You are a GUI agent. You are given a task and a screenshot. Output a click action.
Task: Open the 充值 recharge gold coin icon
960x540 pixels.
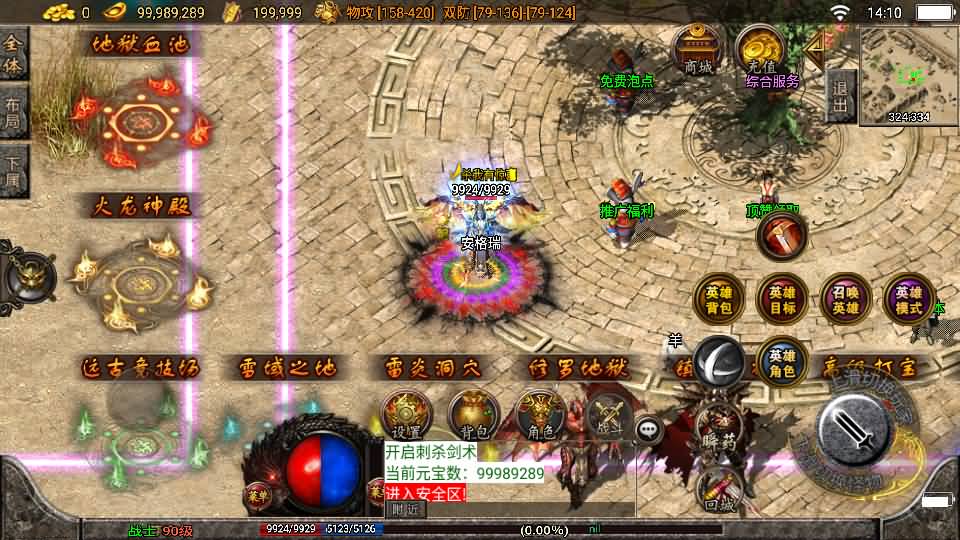point(761,50)
